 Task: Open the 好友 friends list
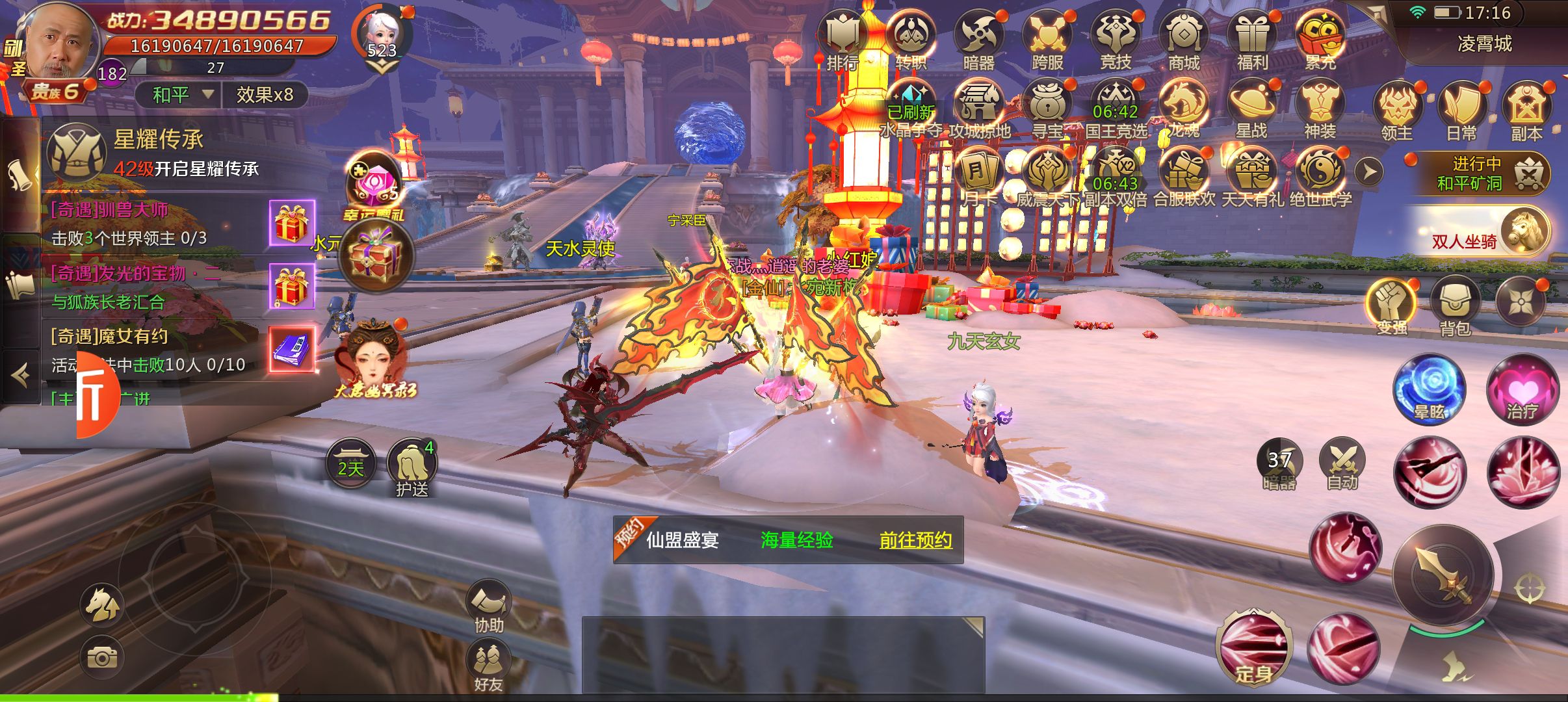488,663
